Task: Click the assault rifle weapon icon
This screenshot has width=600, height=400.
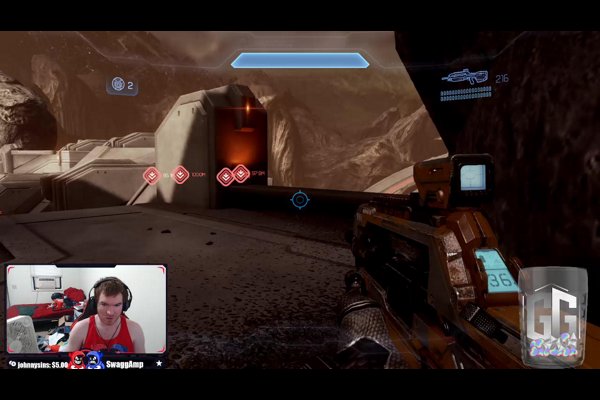Action: click(466, 76)
